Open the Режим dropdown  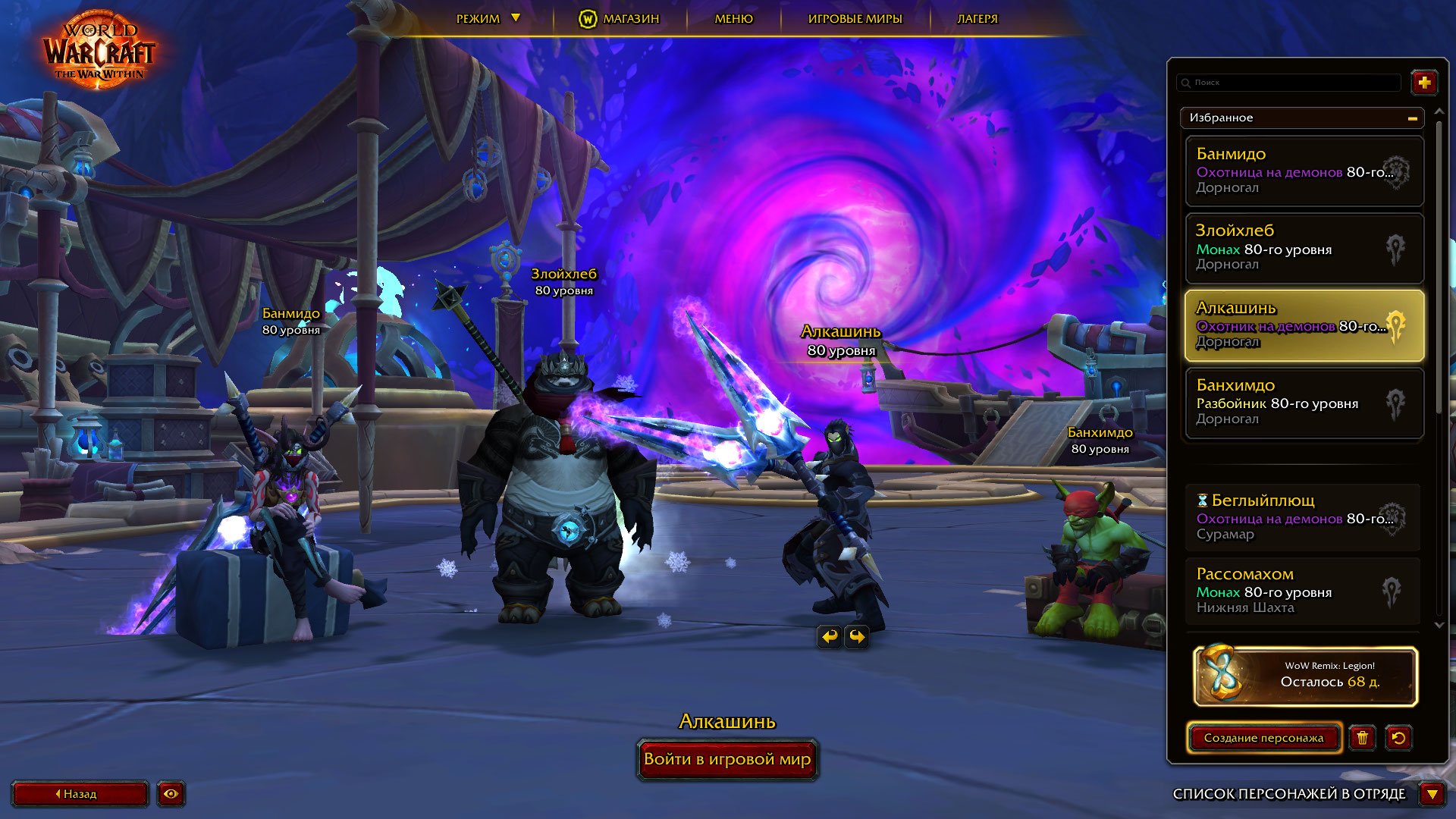(x=487, y=19)
